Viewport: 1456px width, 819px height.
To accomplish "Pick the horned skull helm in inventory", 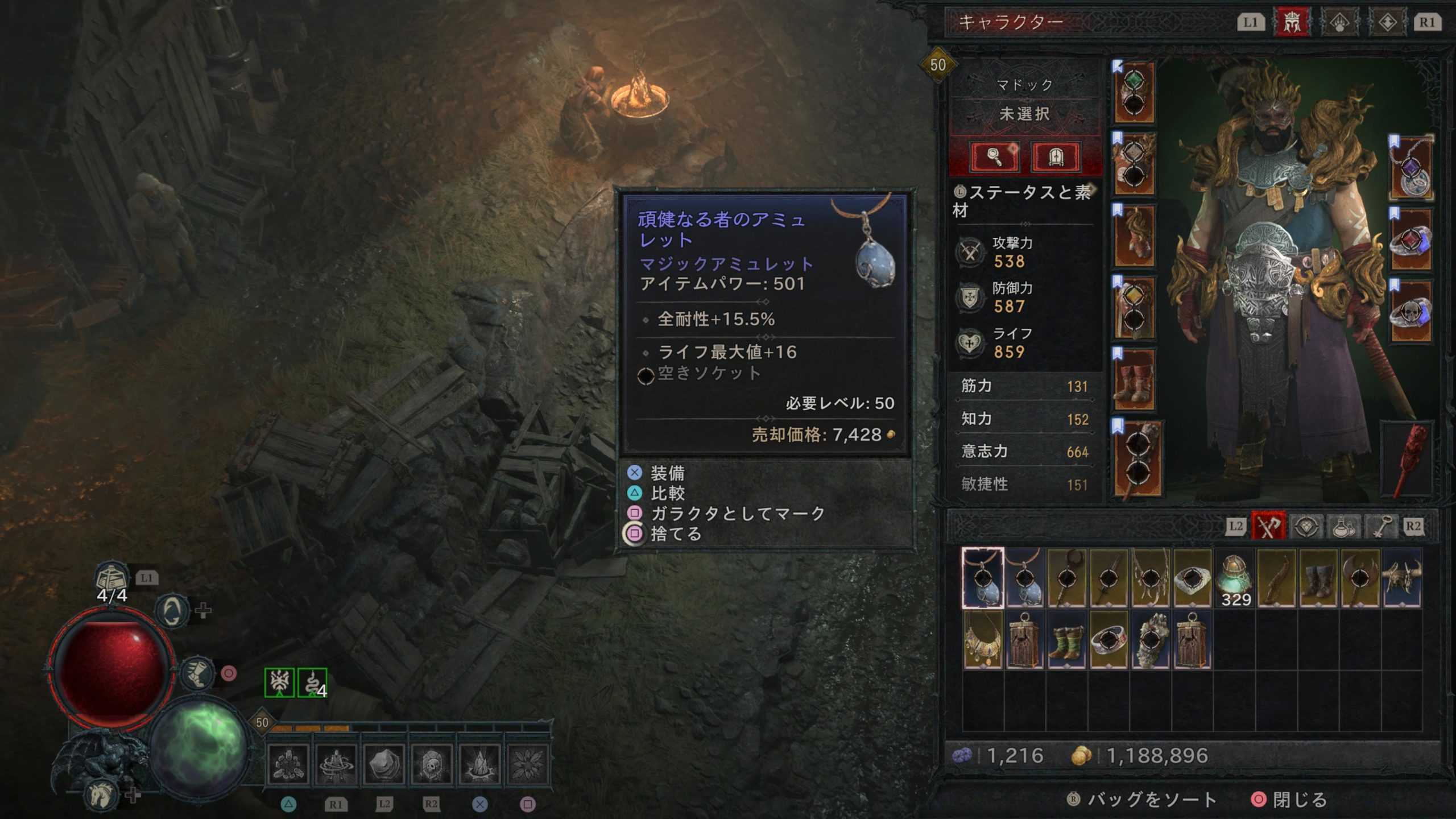I will [1401, 578].
